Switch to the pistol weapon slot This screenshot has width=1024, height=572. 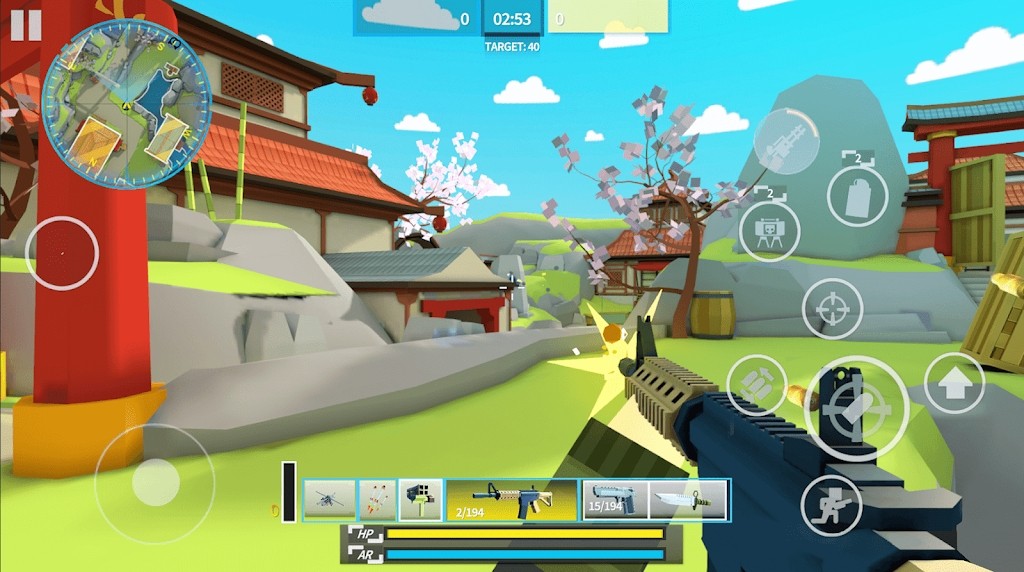615,500
